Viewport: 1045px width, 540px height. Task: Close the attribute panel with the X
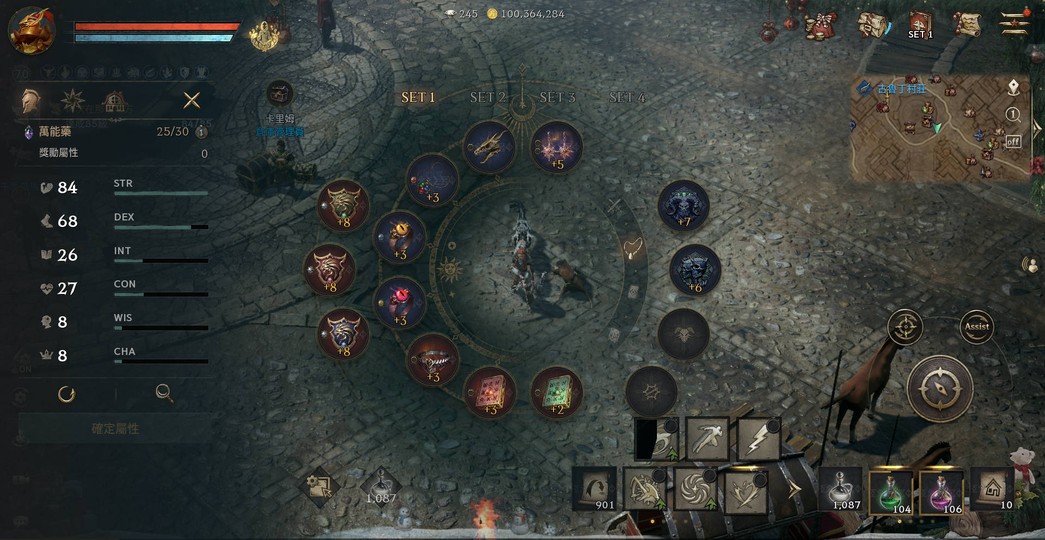pyautogui.click(x=191, y=100)
